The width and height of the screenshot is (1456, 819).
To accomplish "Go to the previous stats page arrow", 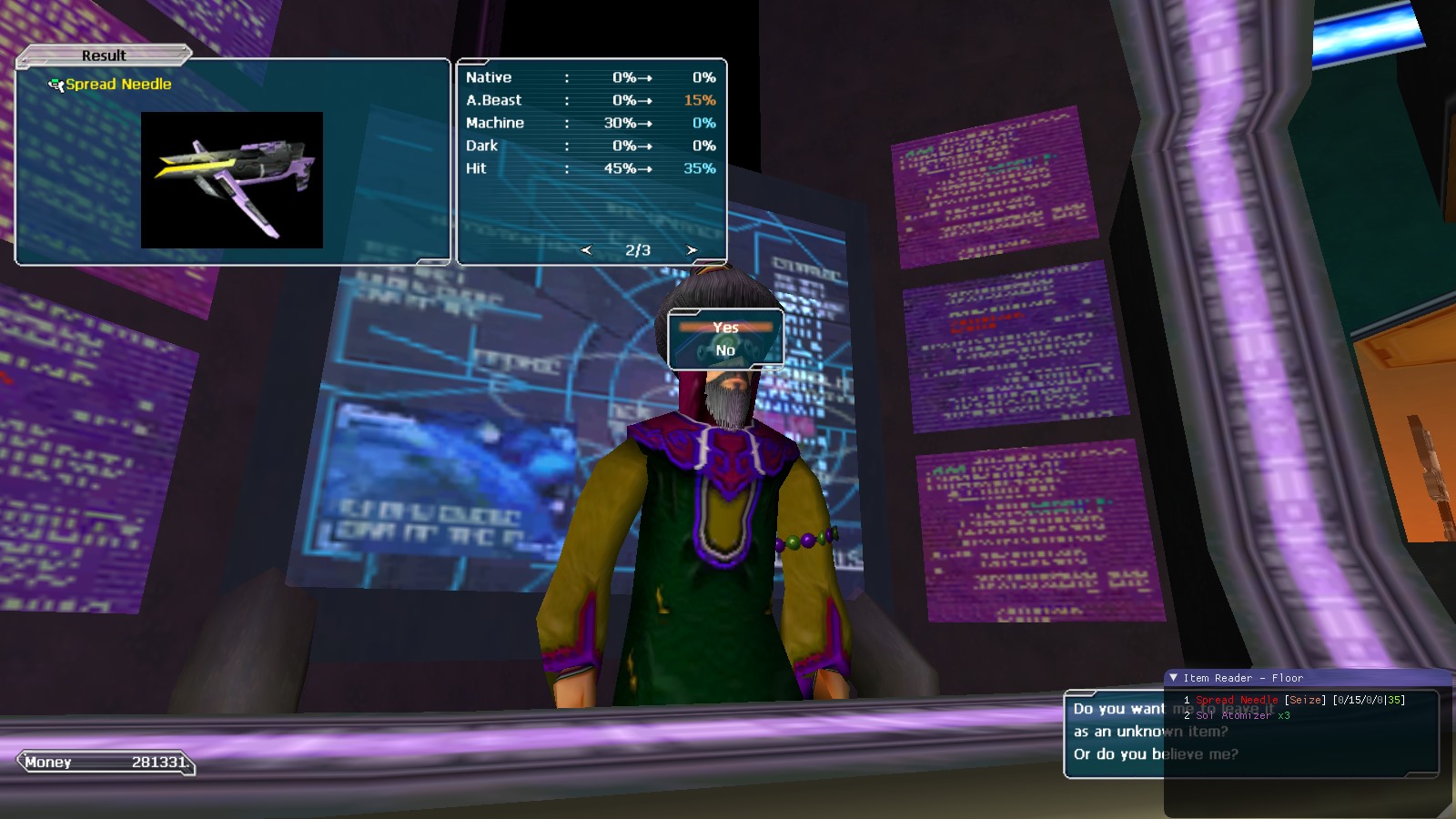I will click(586, 250).
